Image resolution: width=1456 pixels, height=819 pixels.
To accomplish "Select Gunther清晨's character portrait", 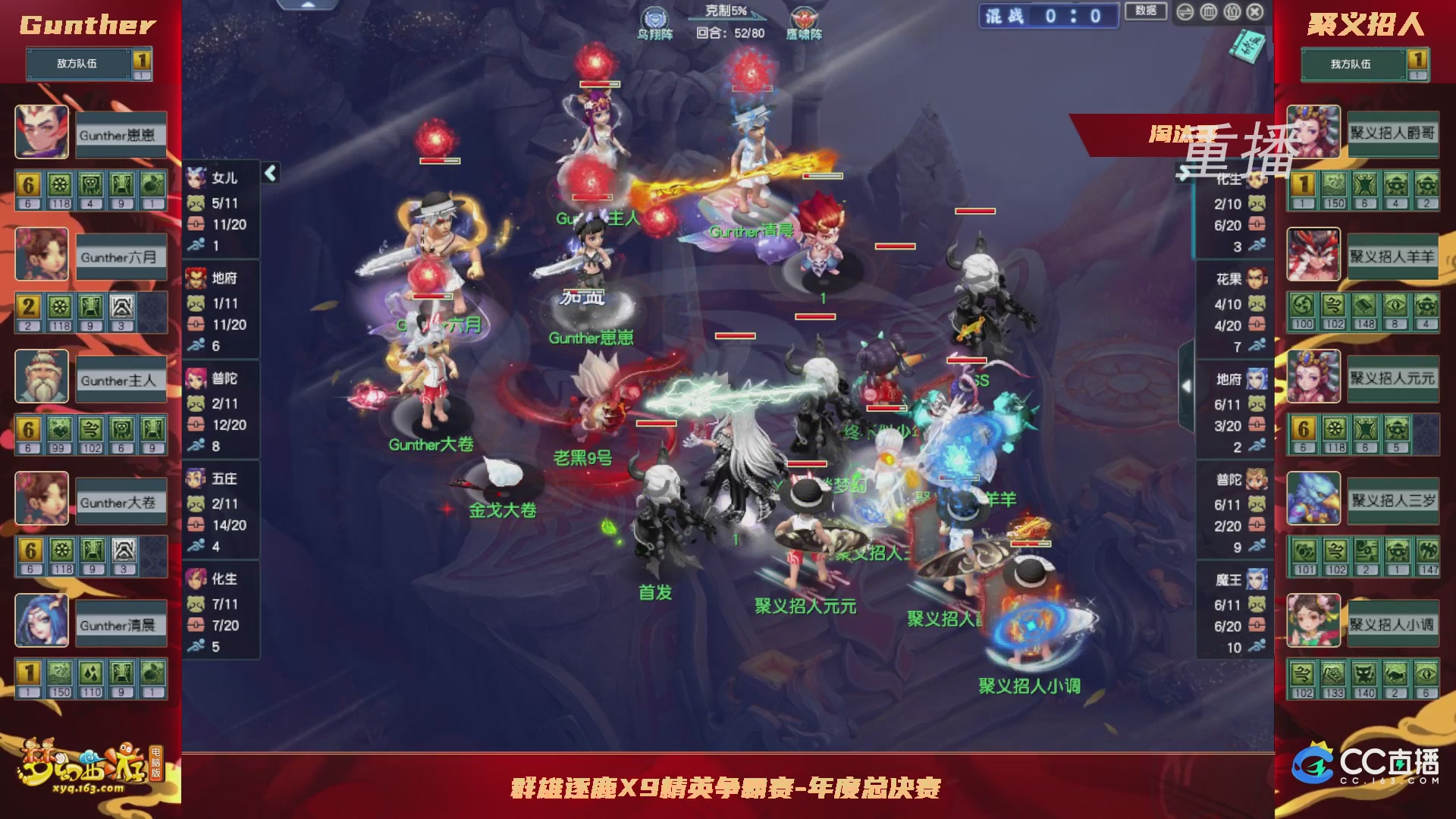I will pyautogui.click(x=42, y=621).
